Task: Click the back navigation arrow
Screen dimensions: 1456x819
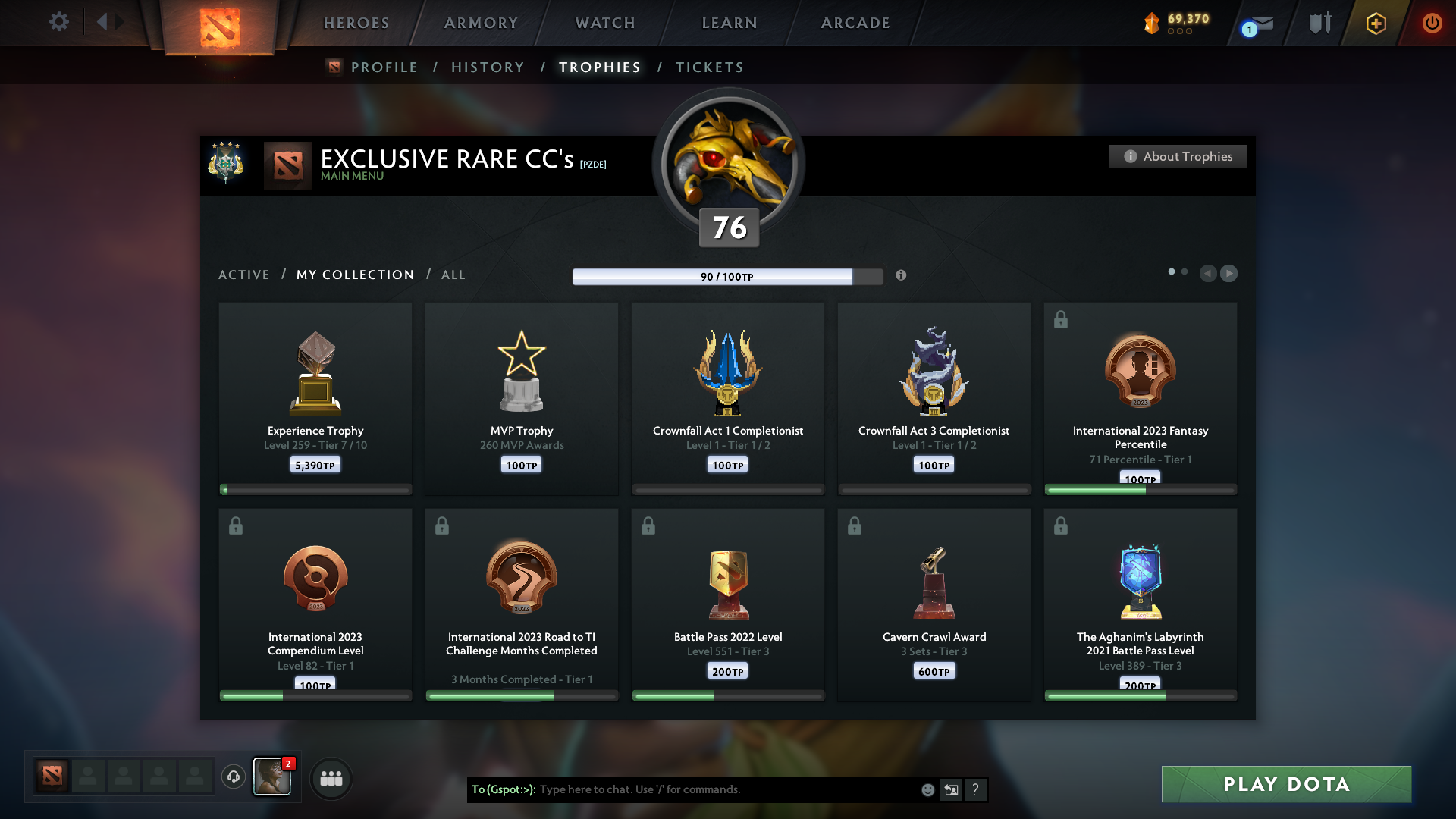Action: click(104, 22)
